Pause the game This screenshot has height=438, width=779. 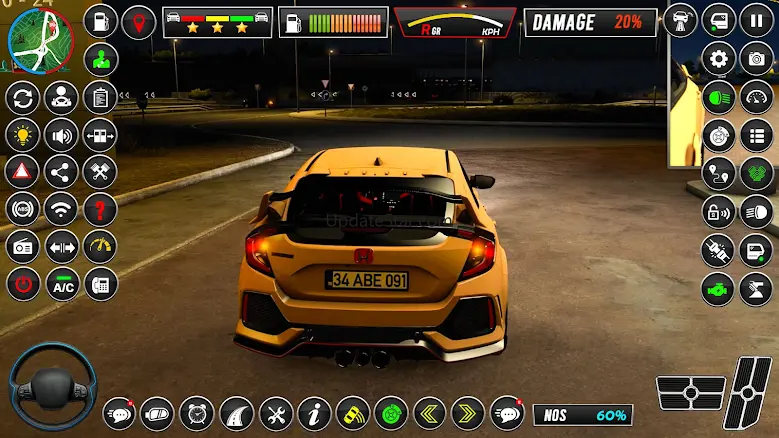(756, 20)
